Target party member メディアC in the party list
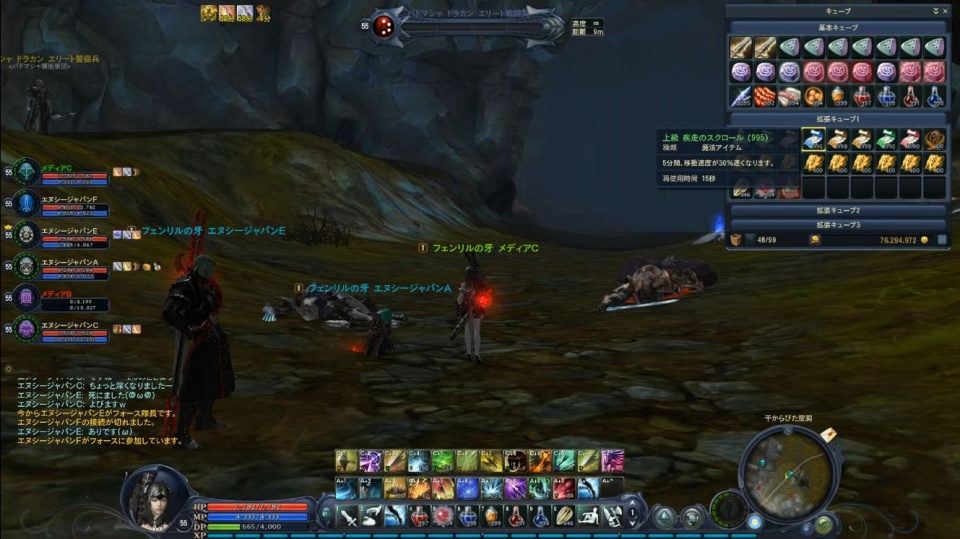Screen dimensions: 960x539 pos(62,172)
